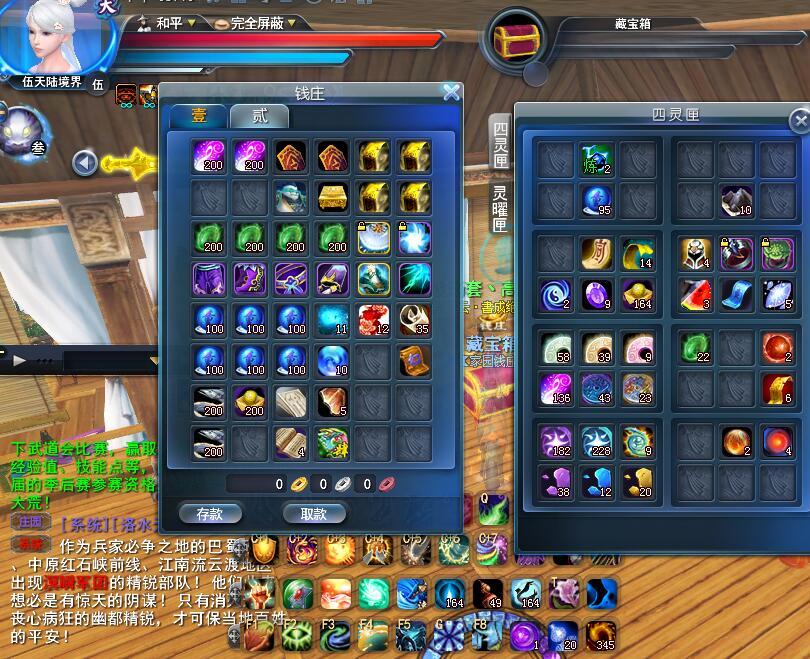The image size is (810, 659).
Task: Click the 取款 withdraw button
Action: tap(313, 513)
